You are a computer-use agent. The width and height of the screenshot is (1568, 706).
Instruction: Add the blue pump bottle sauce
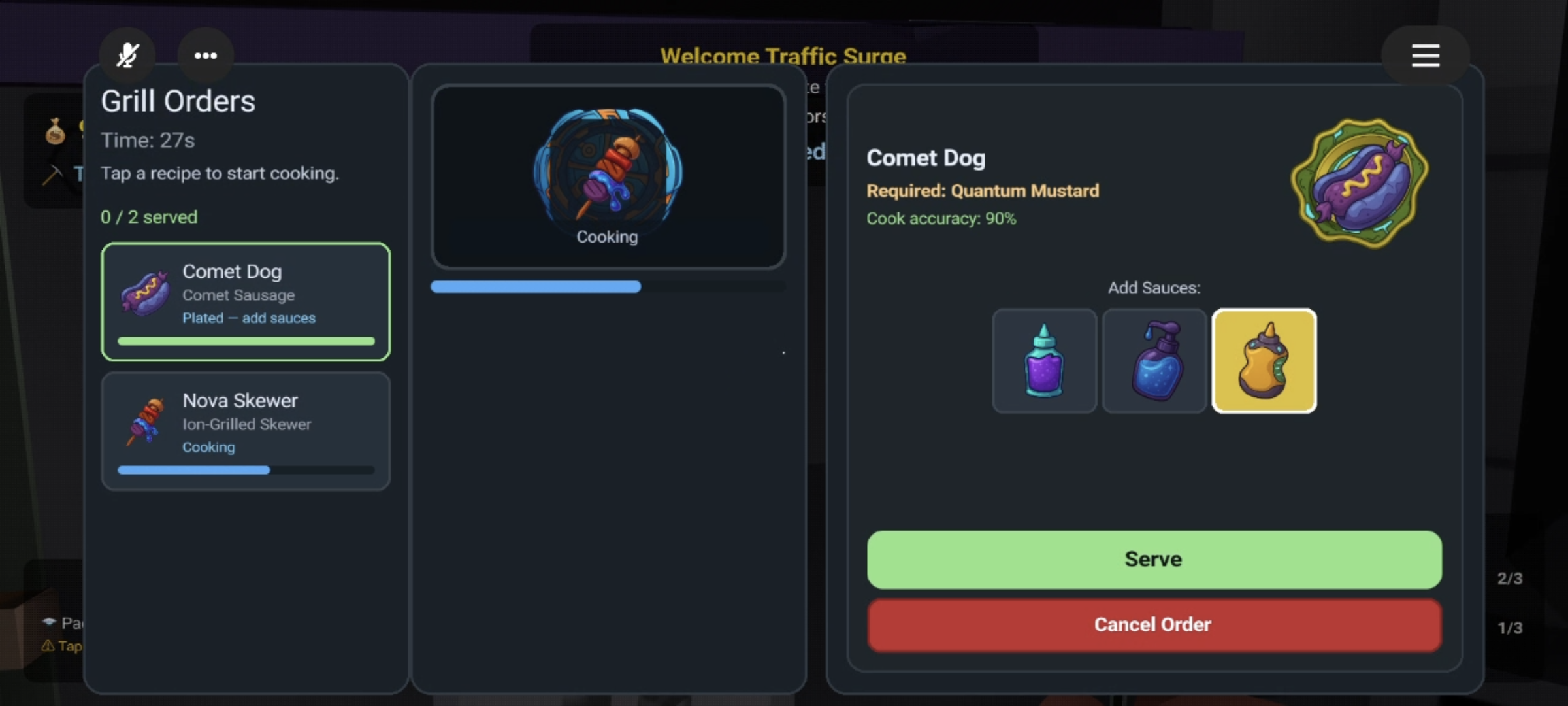pos(1154,361)
